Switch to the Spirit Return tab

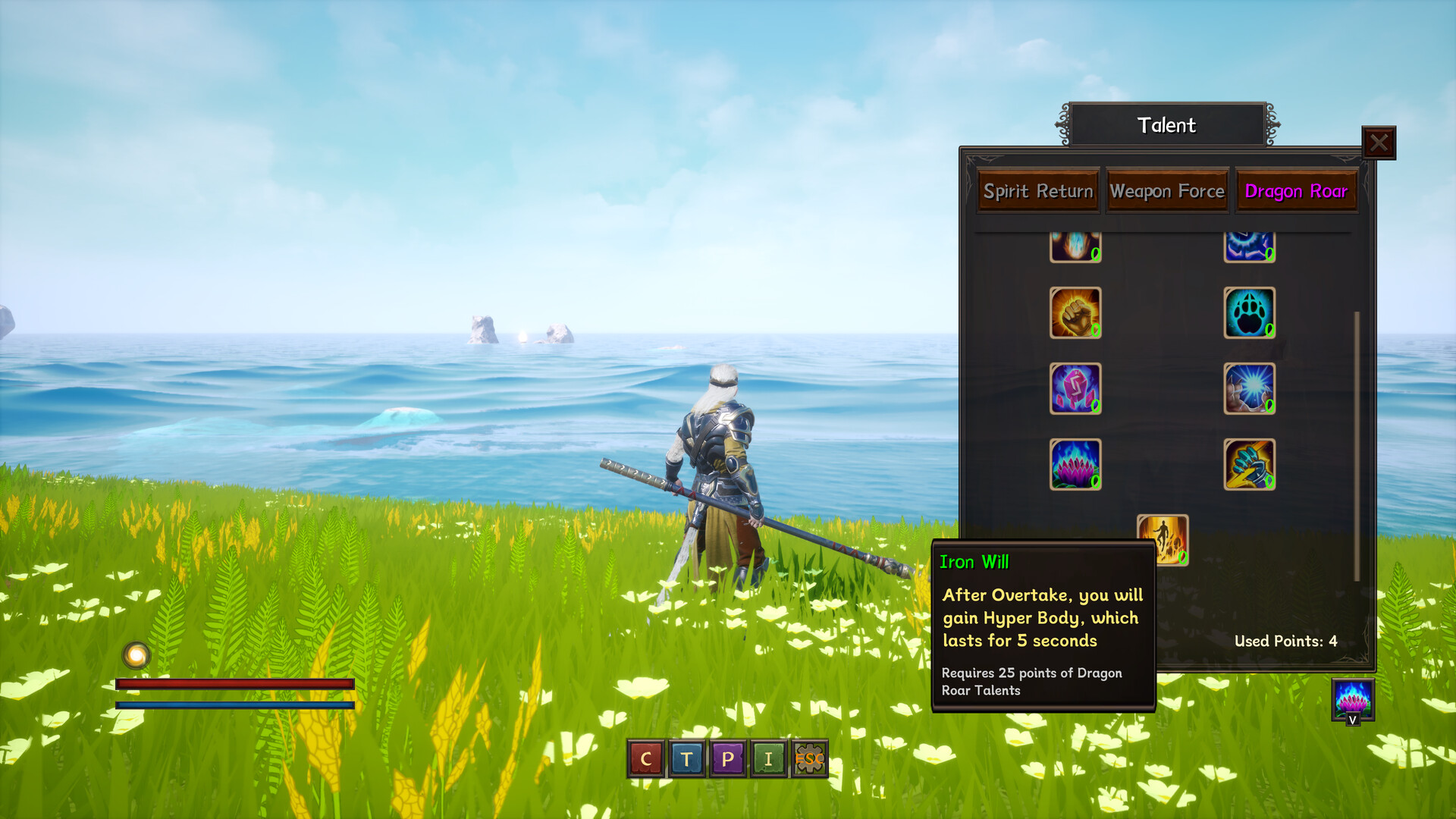point(1037,192)
